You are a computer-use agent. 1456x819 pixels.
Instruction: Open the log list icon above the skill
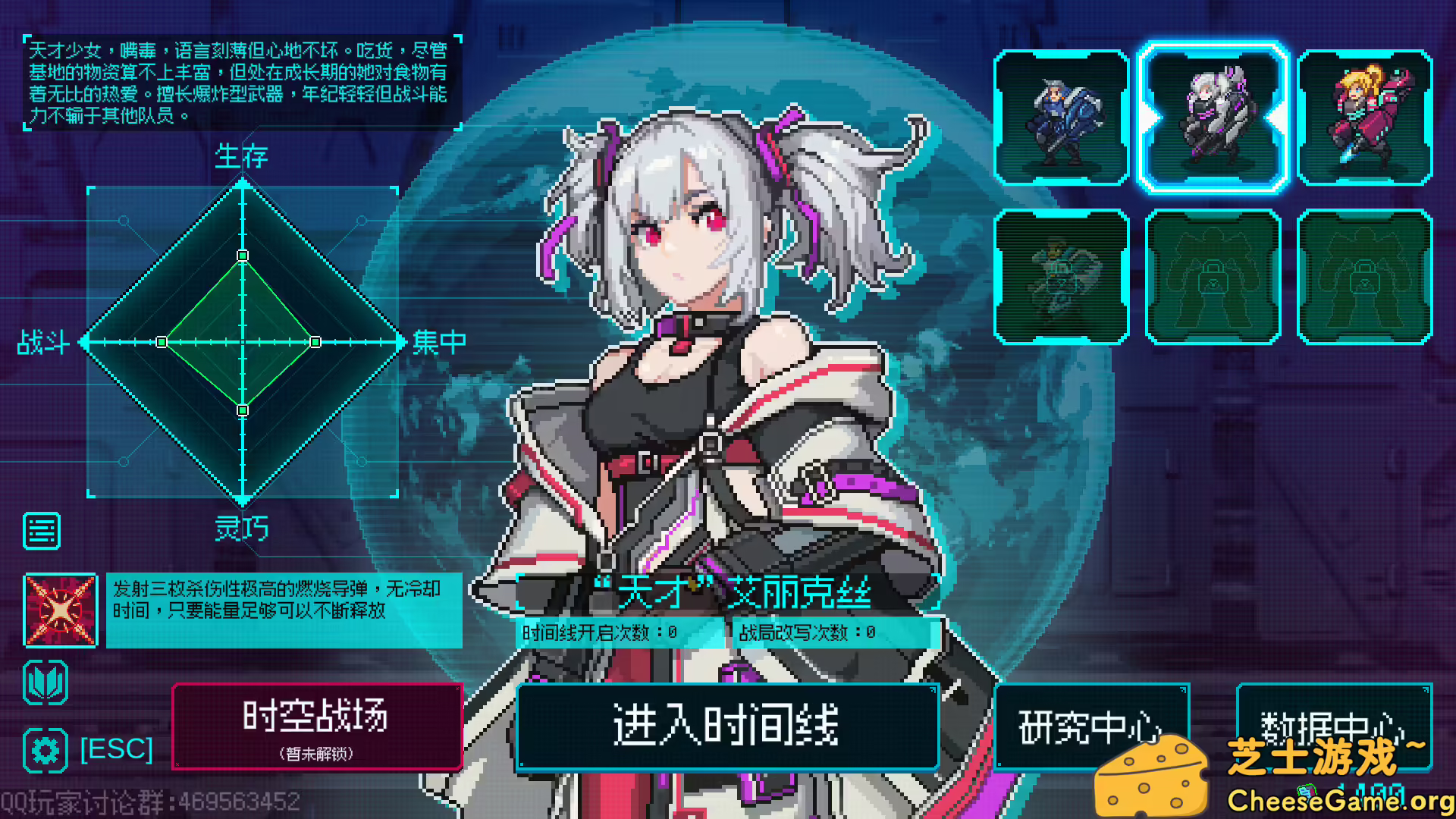tap(42, 529)
